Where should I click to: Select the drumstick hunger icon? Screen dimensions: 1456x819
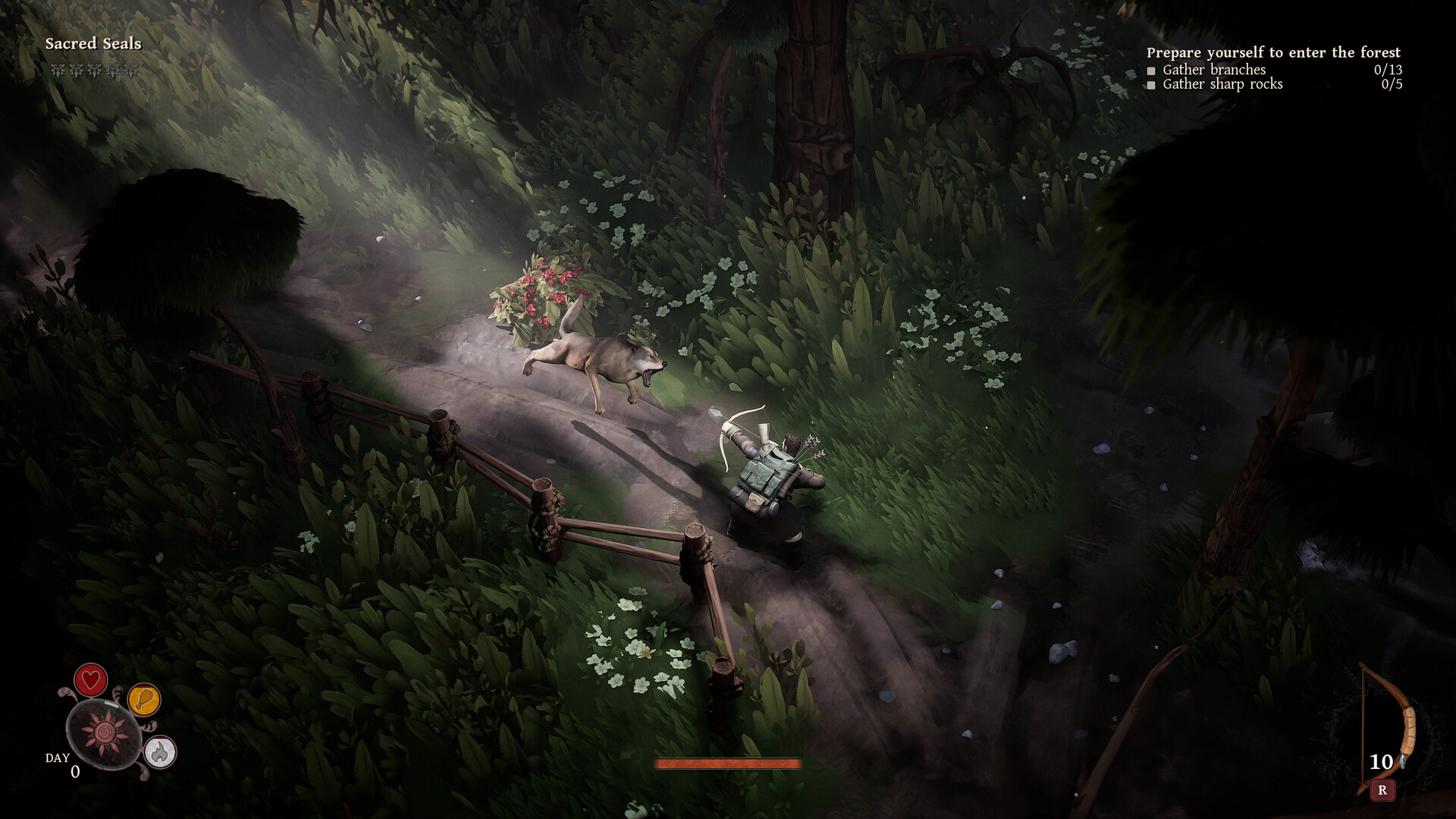point(147,701)
